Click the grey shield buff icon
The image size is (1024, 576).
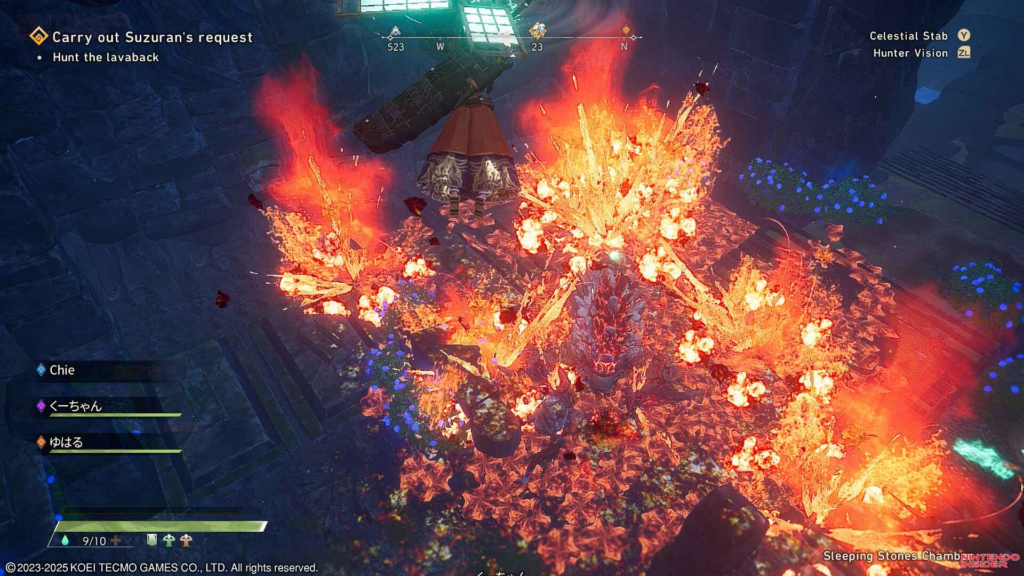(x=152, y=541)
